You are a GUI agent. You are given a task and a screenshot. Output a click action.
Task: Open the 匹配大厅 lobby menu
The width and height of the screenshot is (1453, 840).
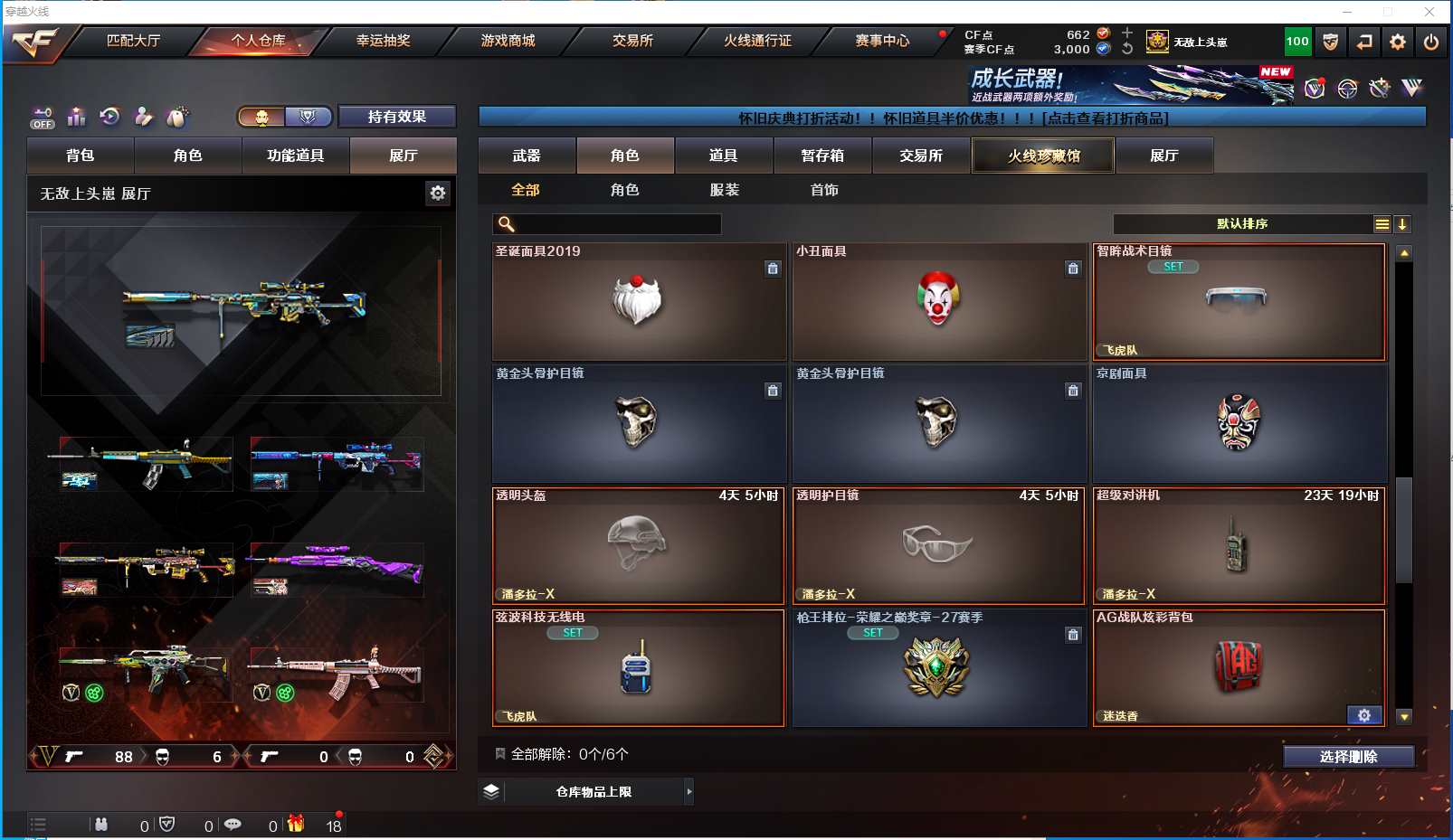[x=133, y=41]
